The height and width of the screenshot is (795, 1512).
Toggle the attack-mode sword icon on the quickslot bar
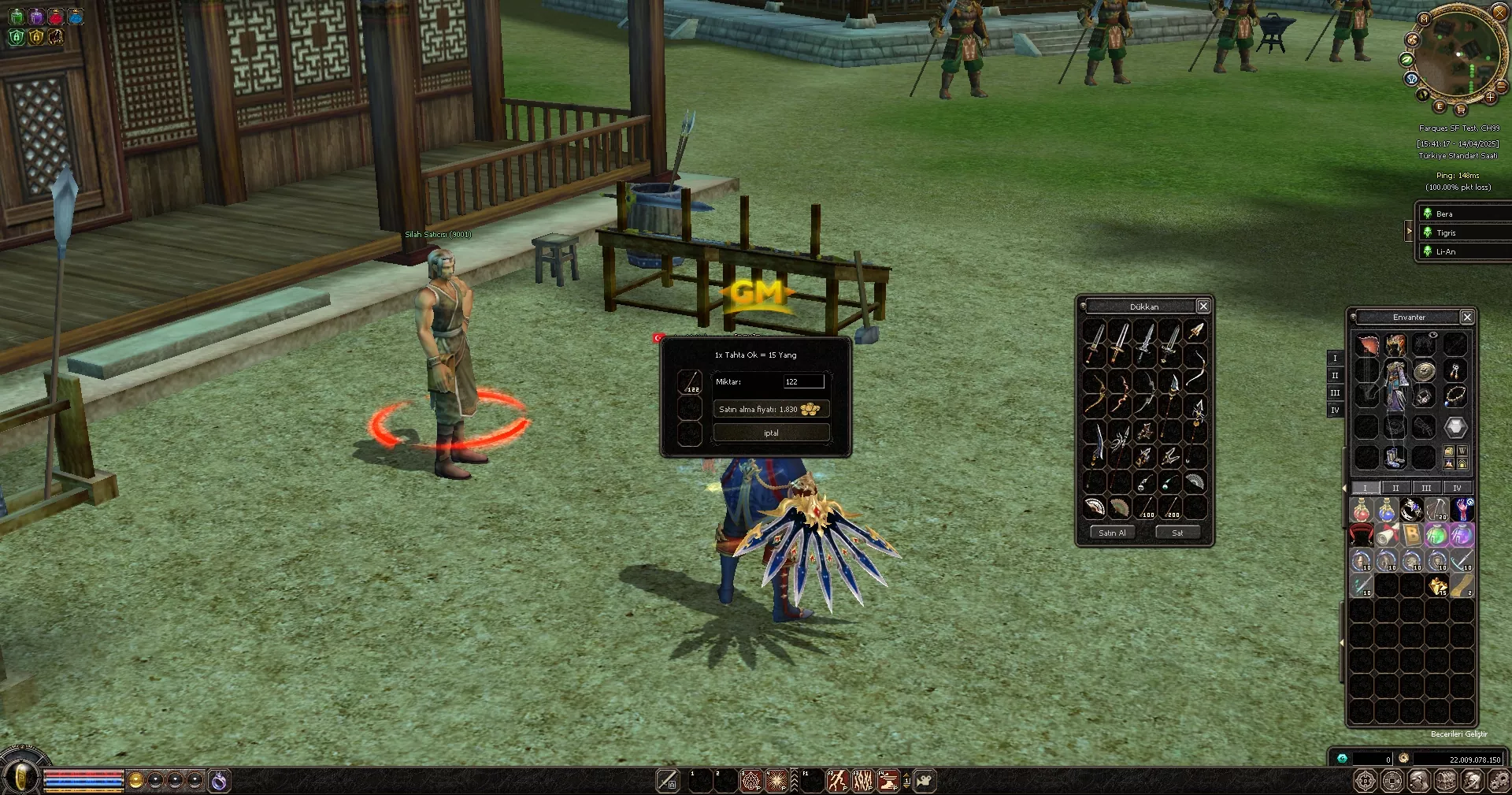pyautogui.click(x=667, y=780)
